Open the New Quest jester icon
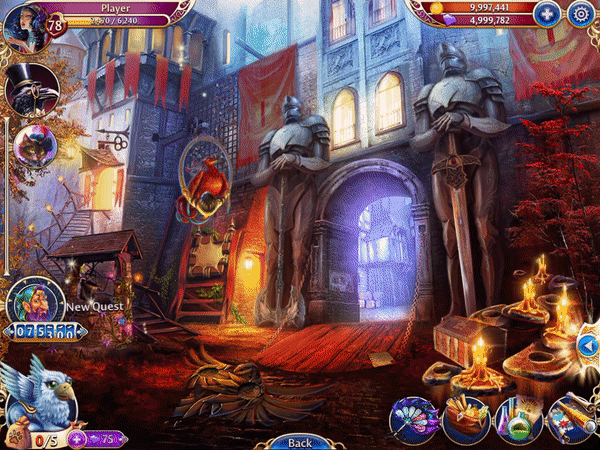This screenshot has width=600, height=450. click(x=32, y=299)
